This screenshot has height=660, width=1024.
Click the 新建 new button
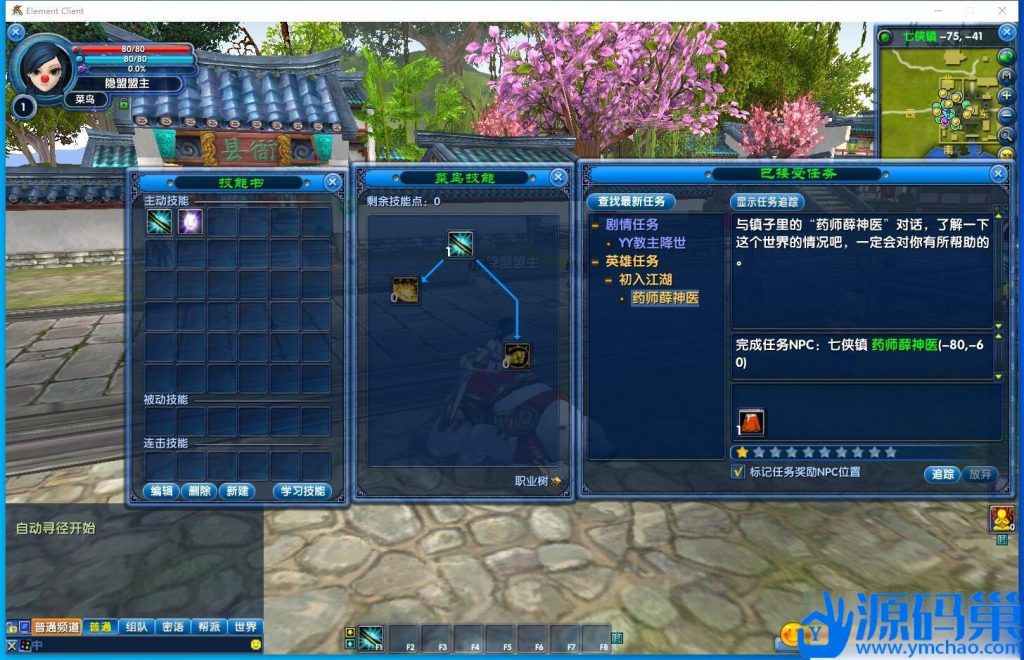point(238,491)
